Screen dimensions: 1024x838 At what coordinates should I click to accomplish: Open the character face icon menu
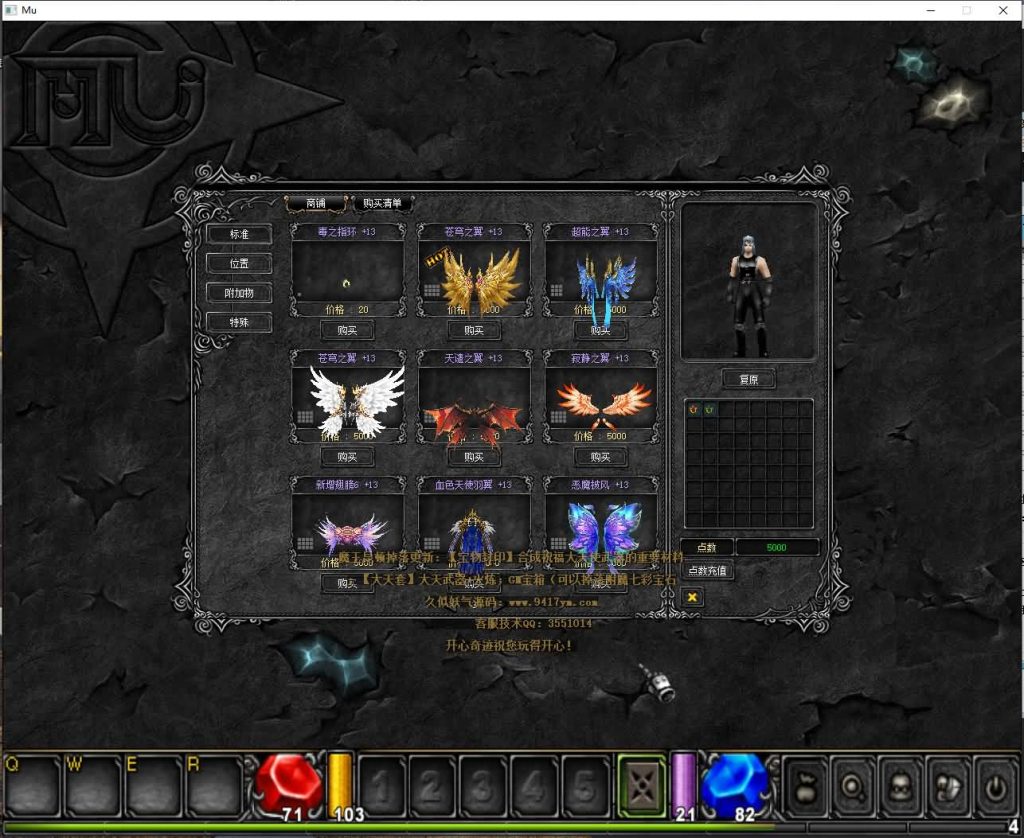pos(902,786)
